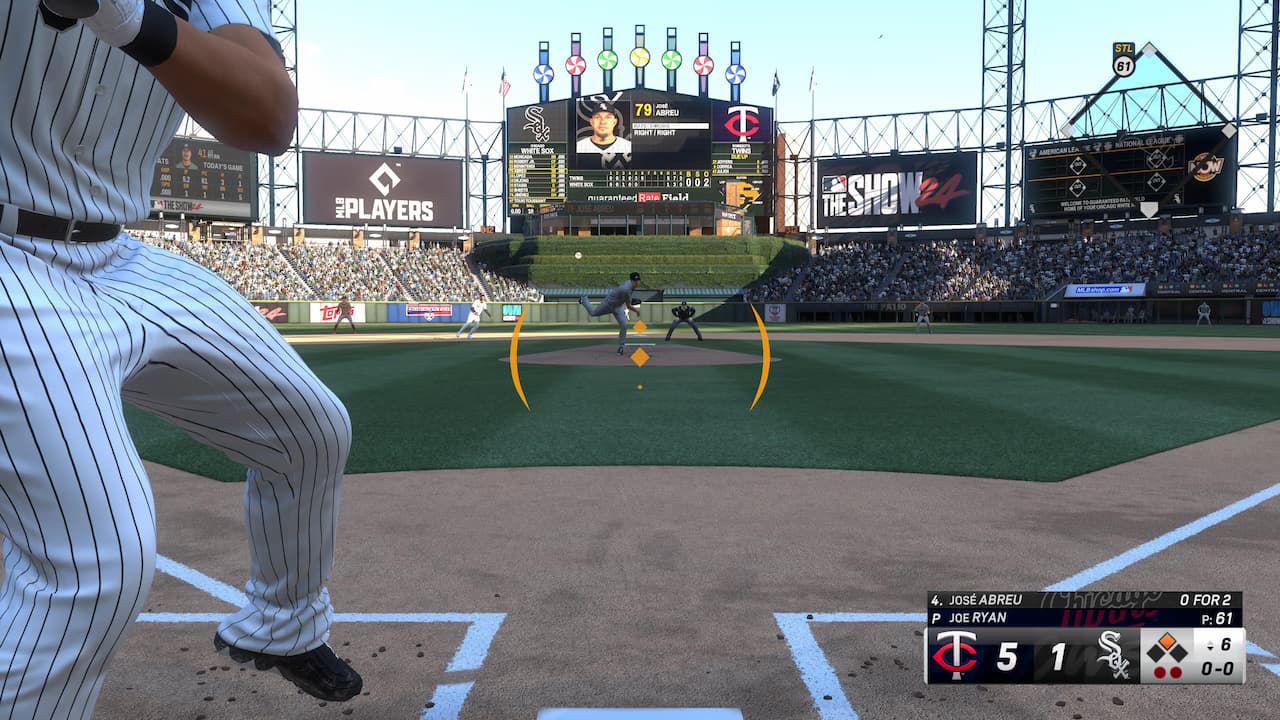Click the center diamond of the hitting reticle
Screen dimensions: 1280x720
pyautogui.click(x=640, y=356)
